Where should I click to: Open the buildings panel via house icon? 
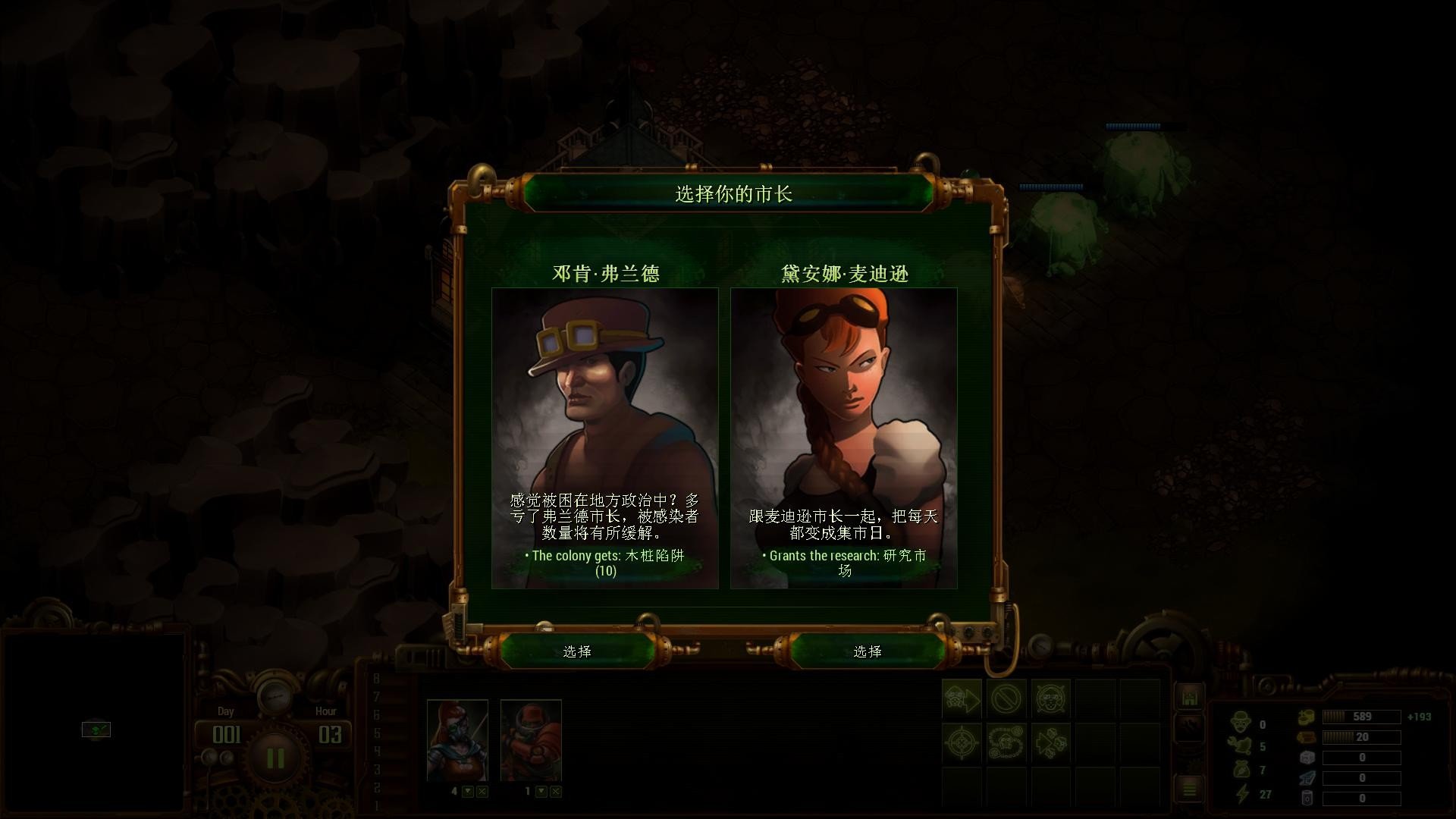[x=1191, y=696]
